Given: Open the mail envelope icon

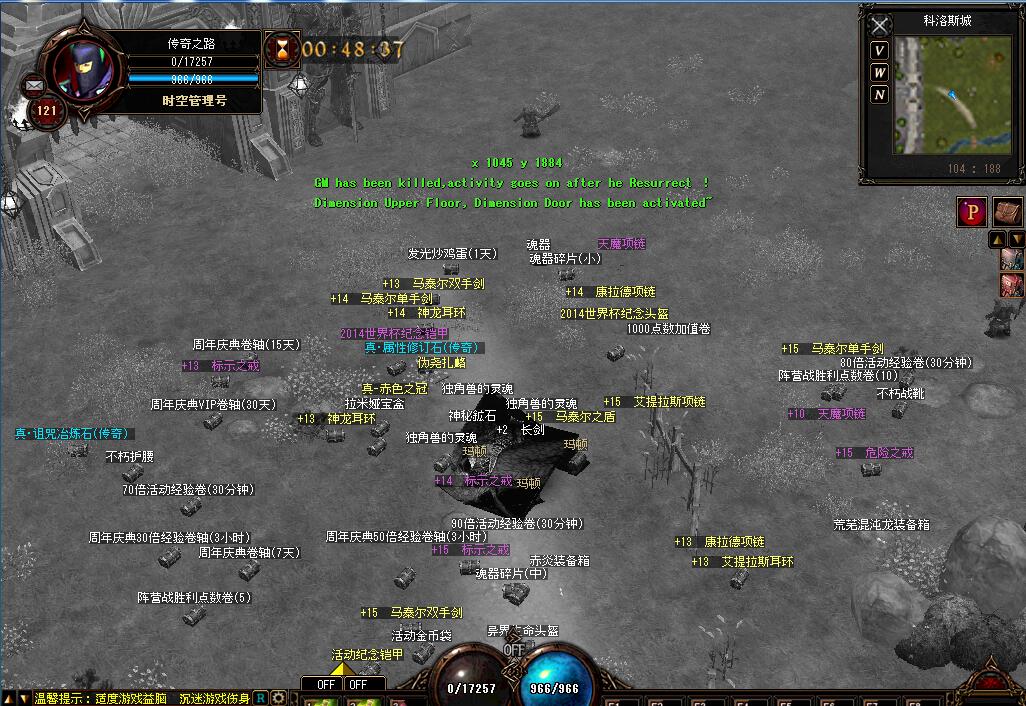Looking at the screenshot, I should pyautogui.click(x=34, y=86).
